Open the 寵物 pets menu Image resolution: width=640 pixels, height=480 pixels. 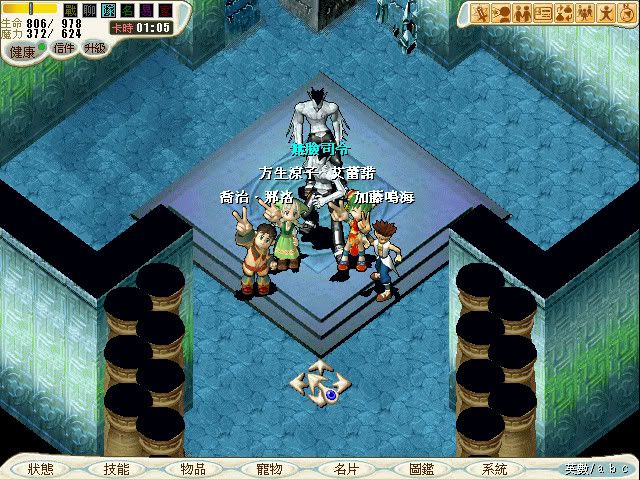click(x=269, y=468)
